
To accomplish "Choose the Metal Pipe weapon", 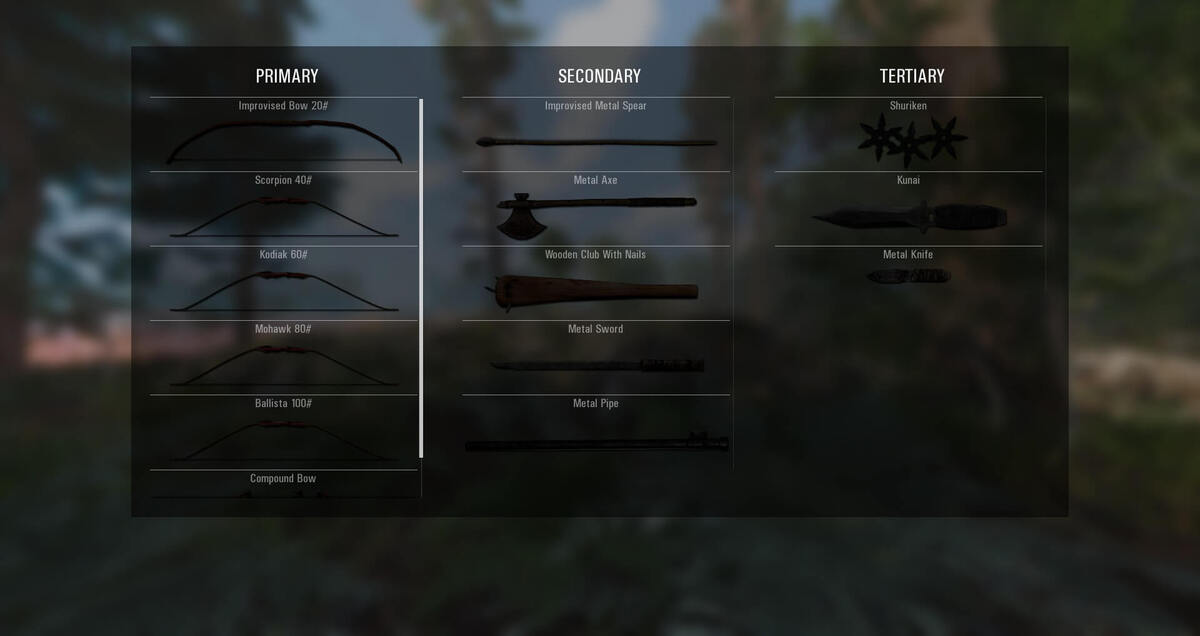I will coord(596,434).
